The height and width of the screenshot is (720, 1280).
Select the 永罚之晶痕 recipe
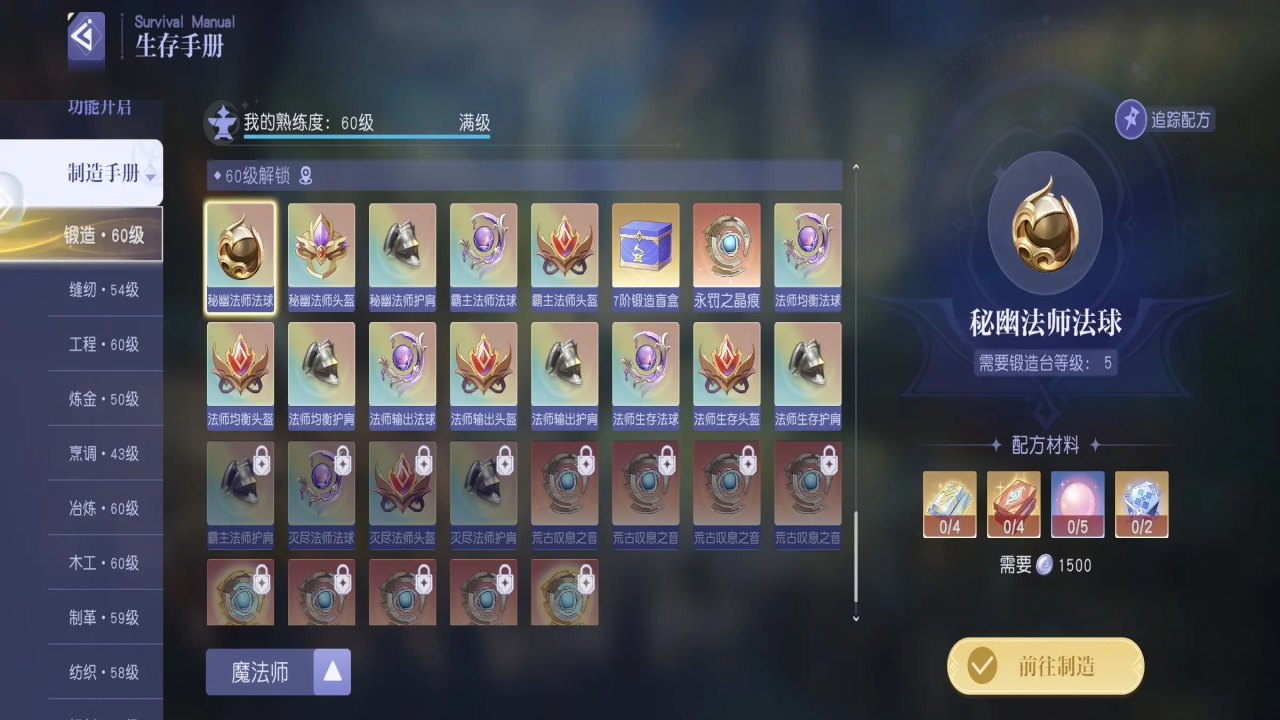tap(726, 257)
